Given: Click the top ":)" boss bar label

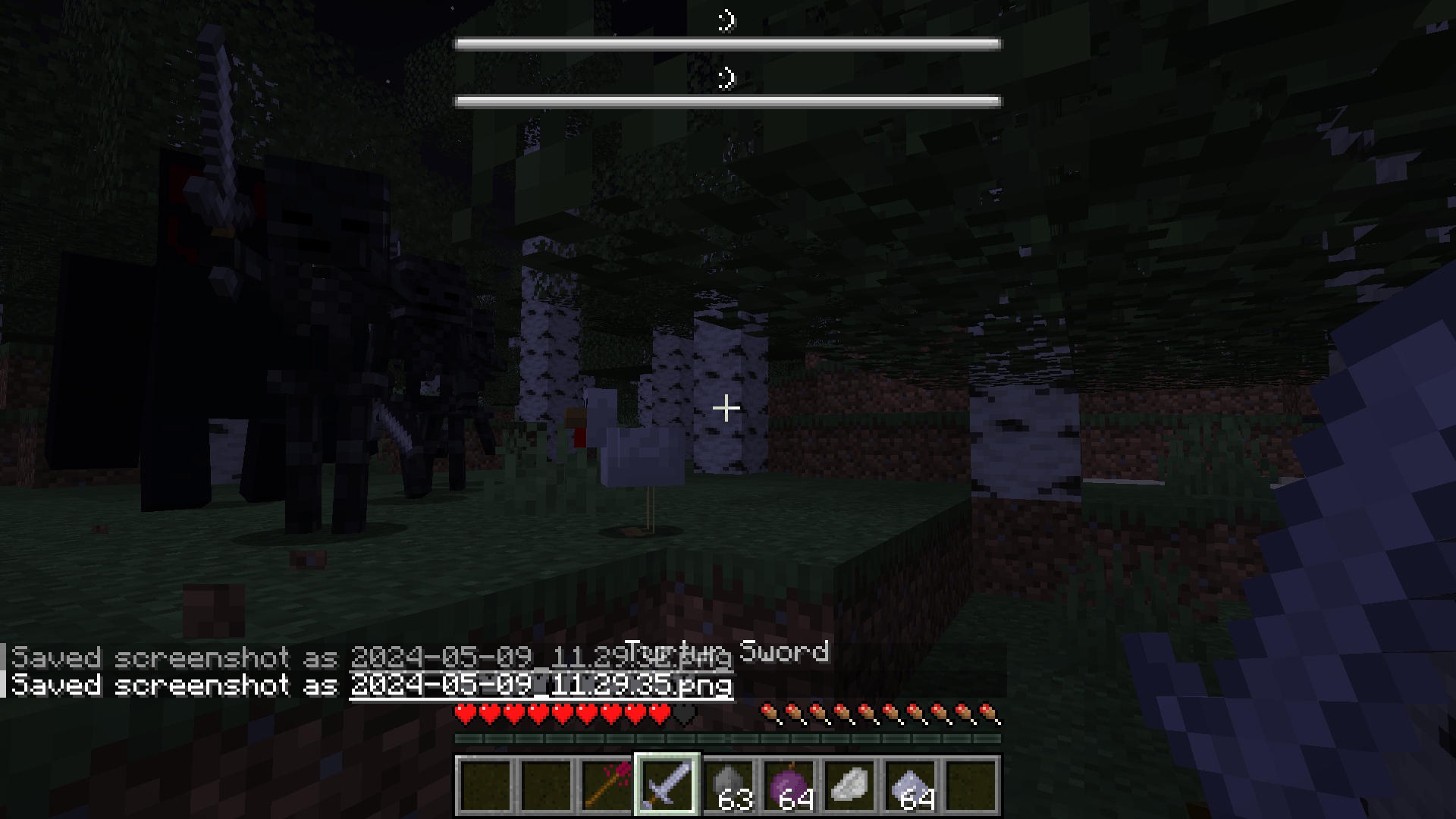Looking at the screenshot, I should (x=728, y=21).
